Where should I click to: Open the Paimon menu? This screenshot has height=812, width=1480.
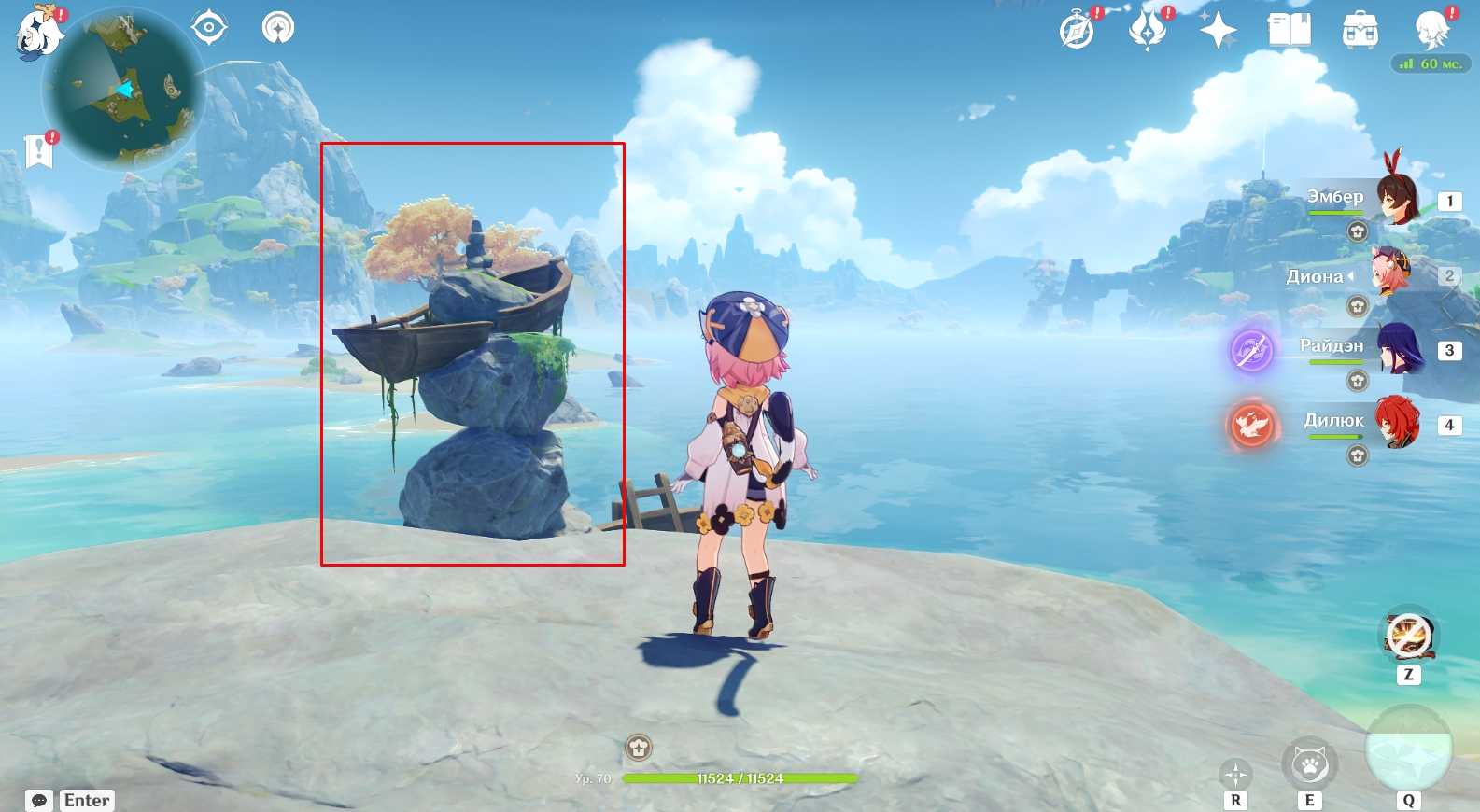point(39,33)
